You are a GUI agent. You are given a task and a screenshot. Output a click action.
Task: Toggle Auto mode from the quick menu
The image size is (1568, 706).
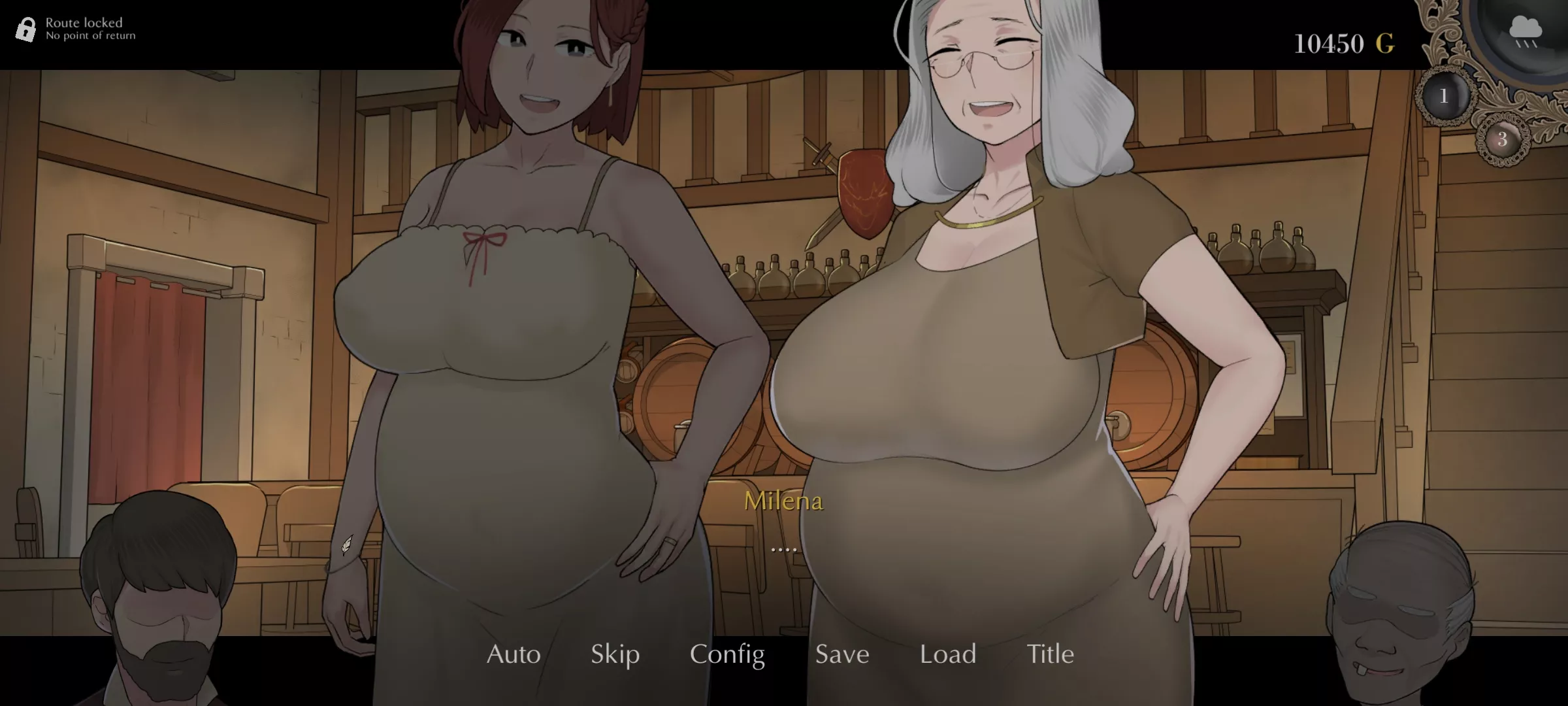click(x=513, y=654)
